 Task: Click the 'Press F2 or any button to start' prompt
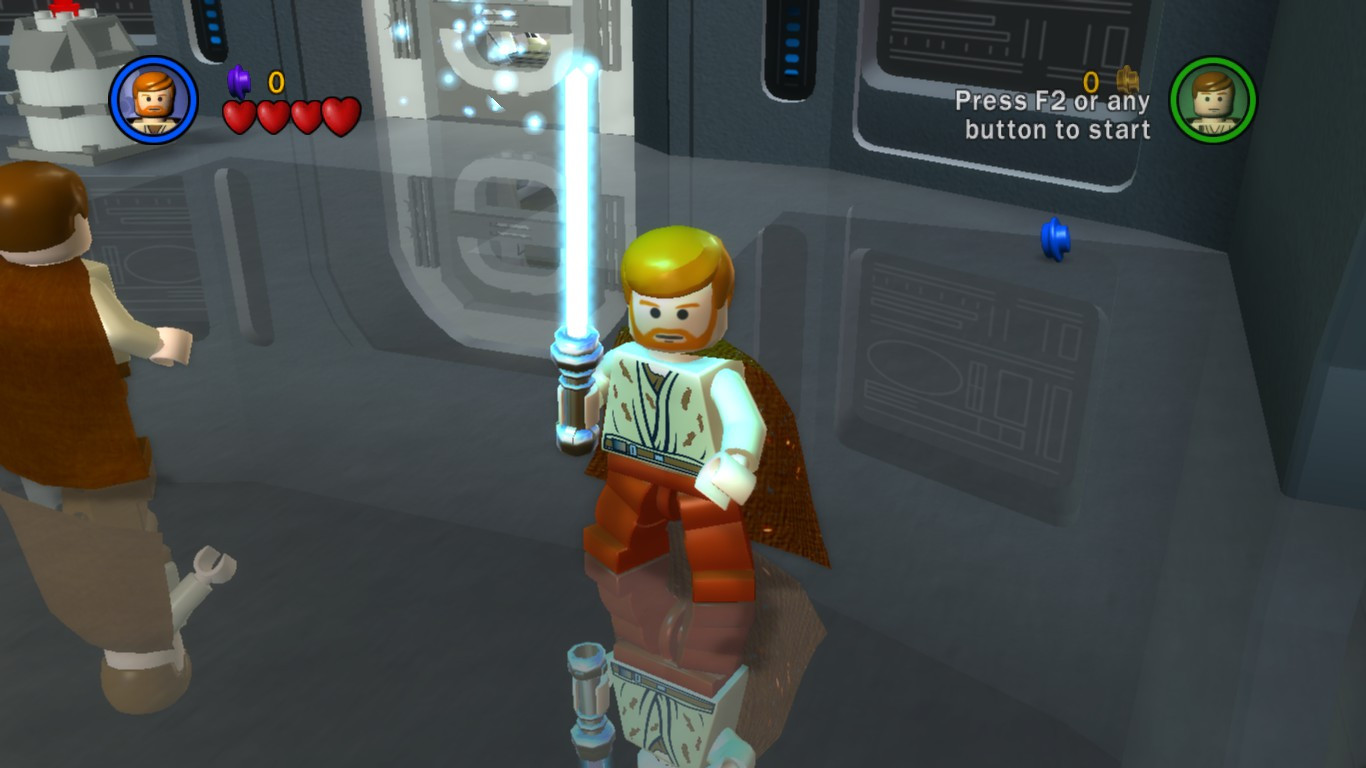[1056, 116]
